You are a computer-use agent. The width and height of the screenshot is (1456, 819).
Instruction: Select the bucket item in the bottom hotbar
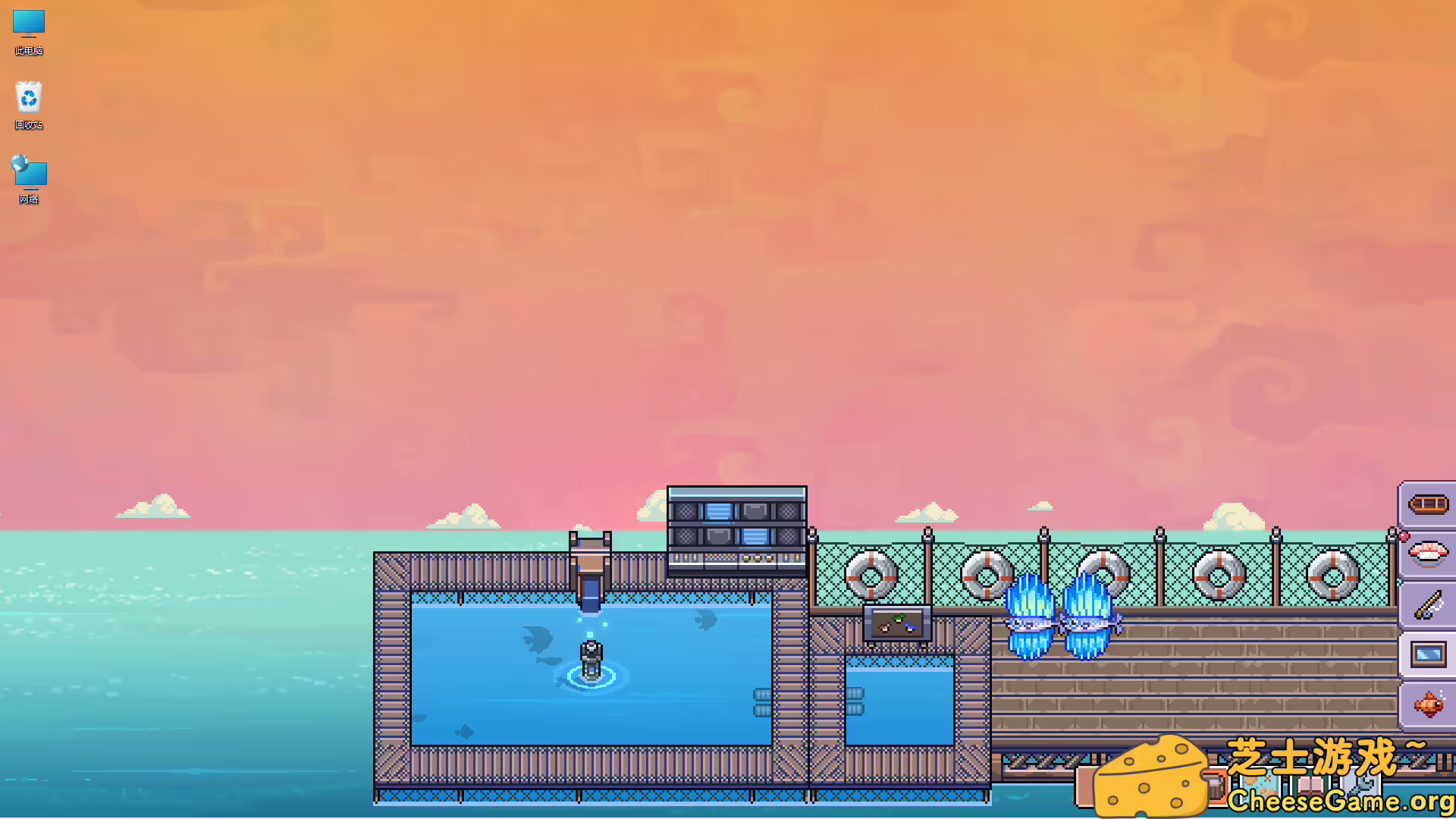pos(1217,785)
